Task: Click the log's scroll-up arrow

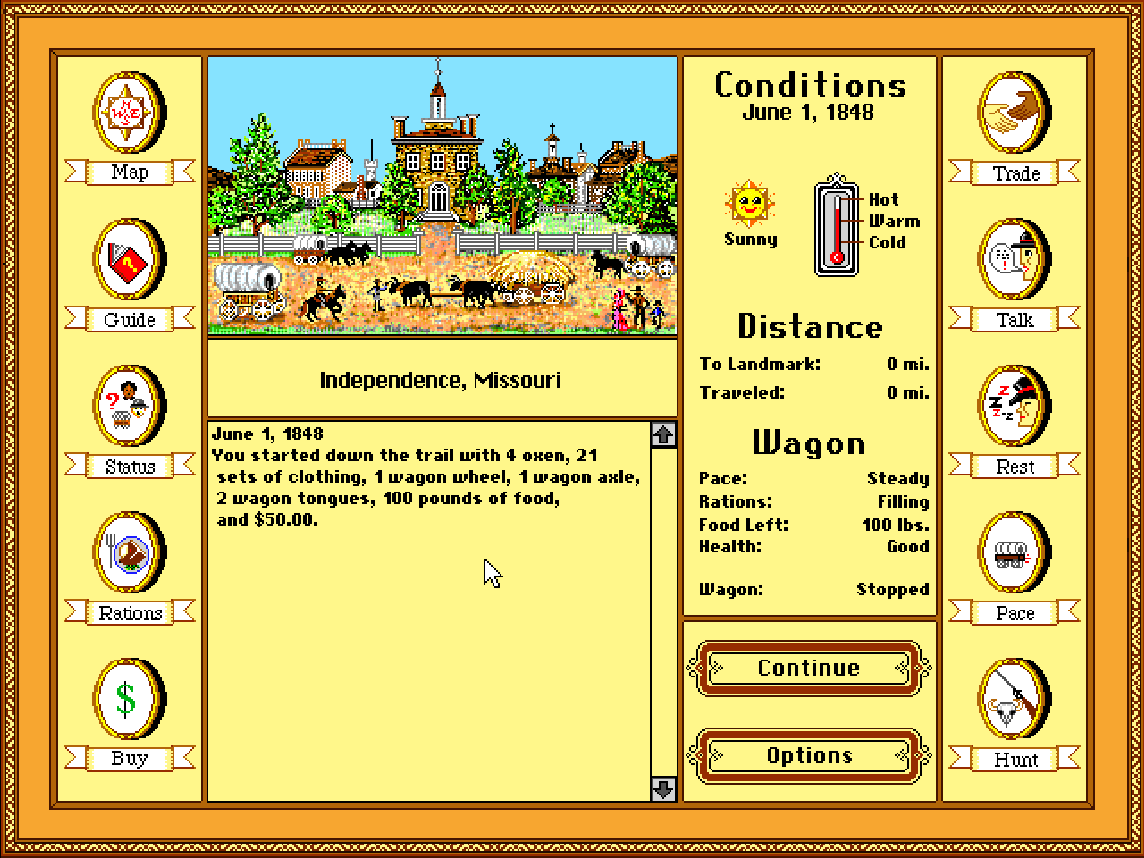Action: 664,434
